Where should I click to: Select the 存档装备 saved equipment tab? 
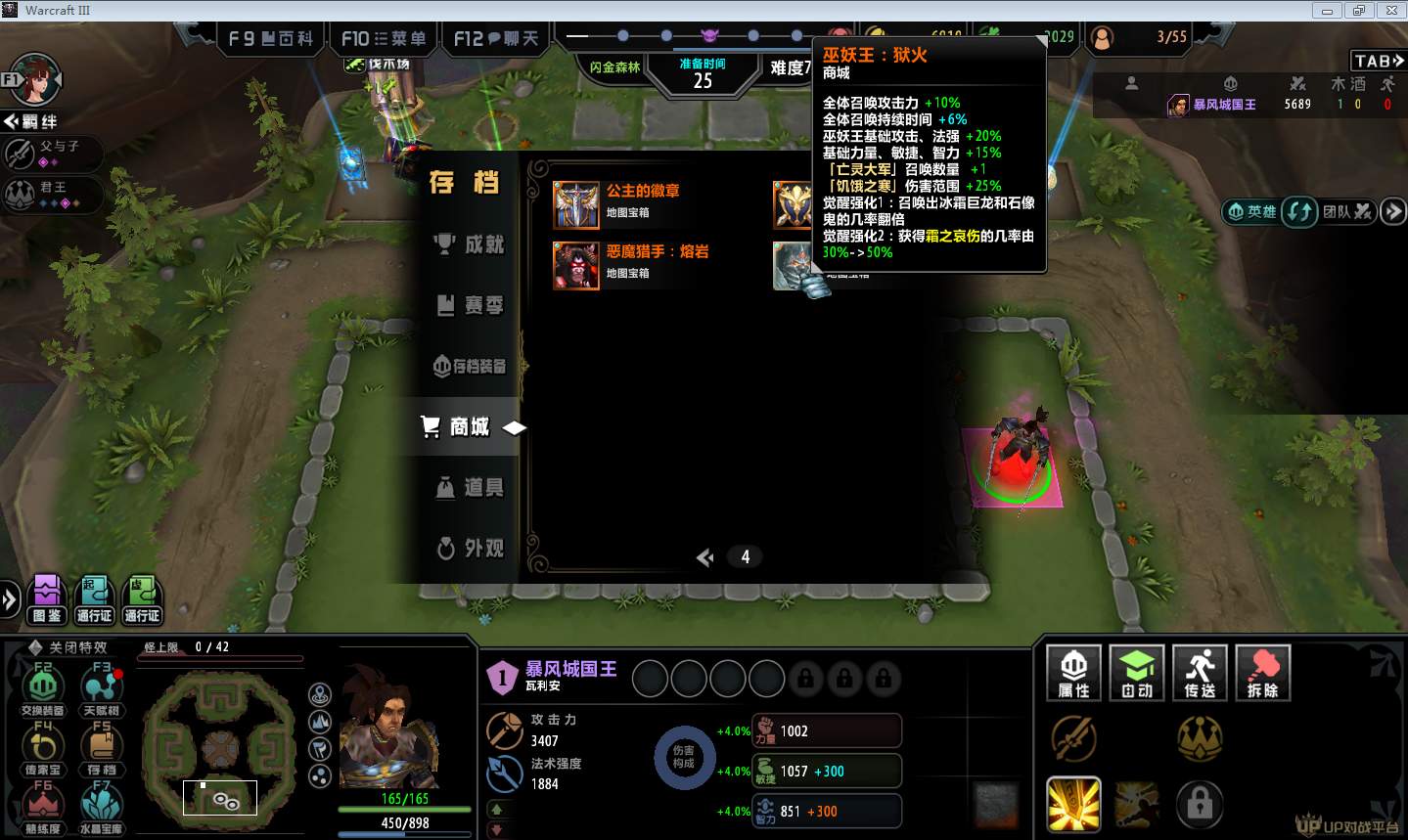(x=470, y=367)
